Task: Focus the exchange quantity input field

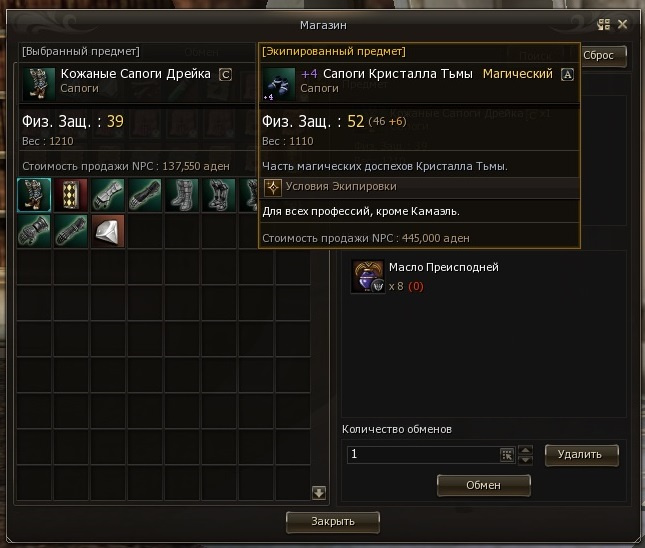Action: [x=422, y=454]
